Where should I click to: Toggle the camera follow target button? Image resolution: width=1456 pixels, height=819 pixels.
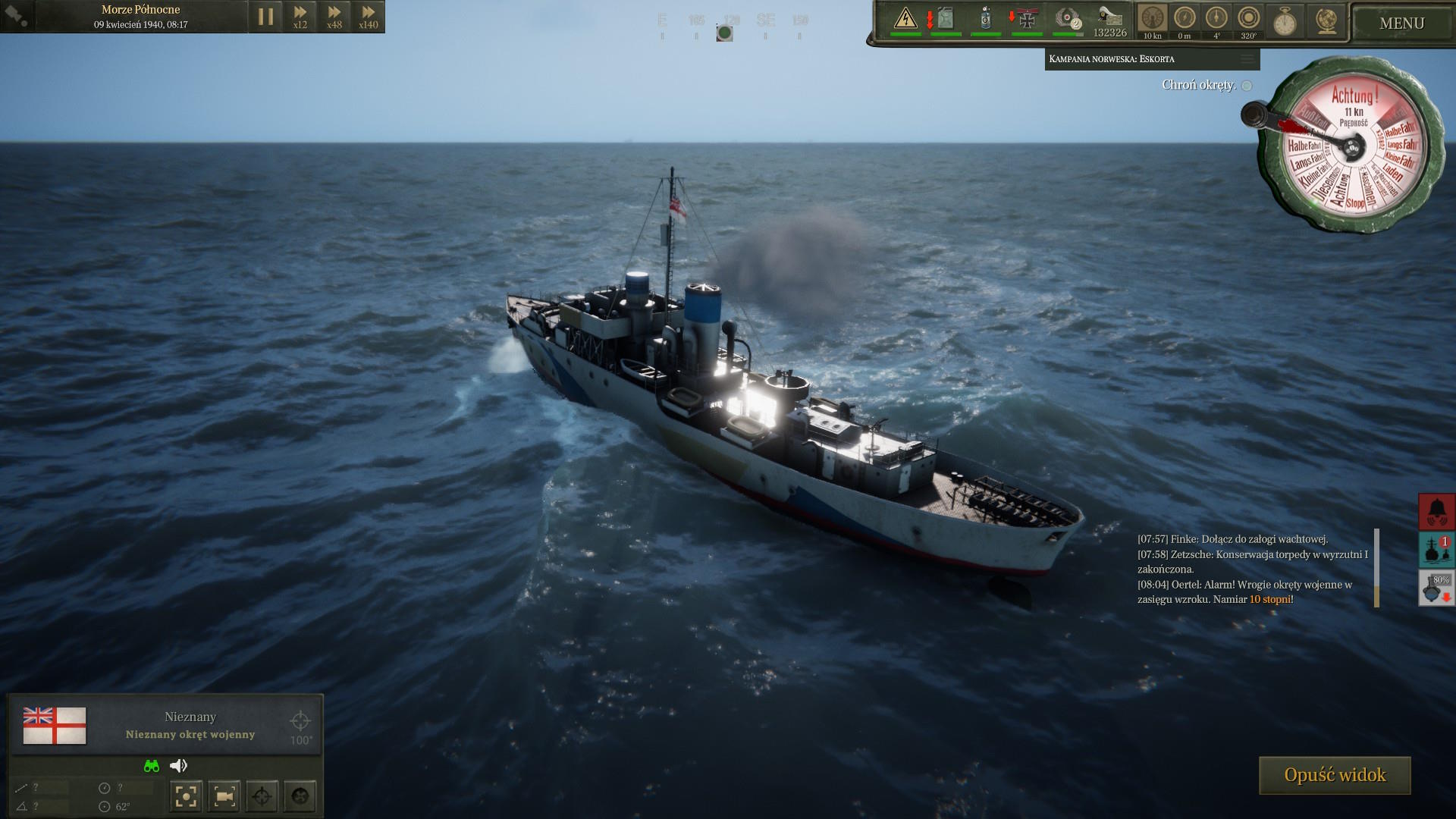[x=224, y=796]
